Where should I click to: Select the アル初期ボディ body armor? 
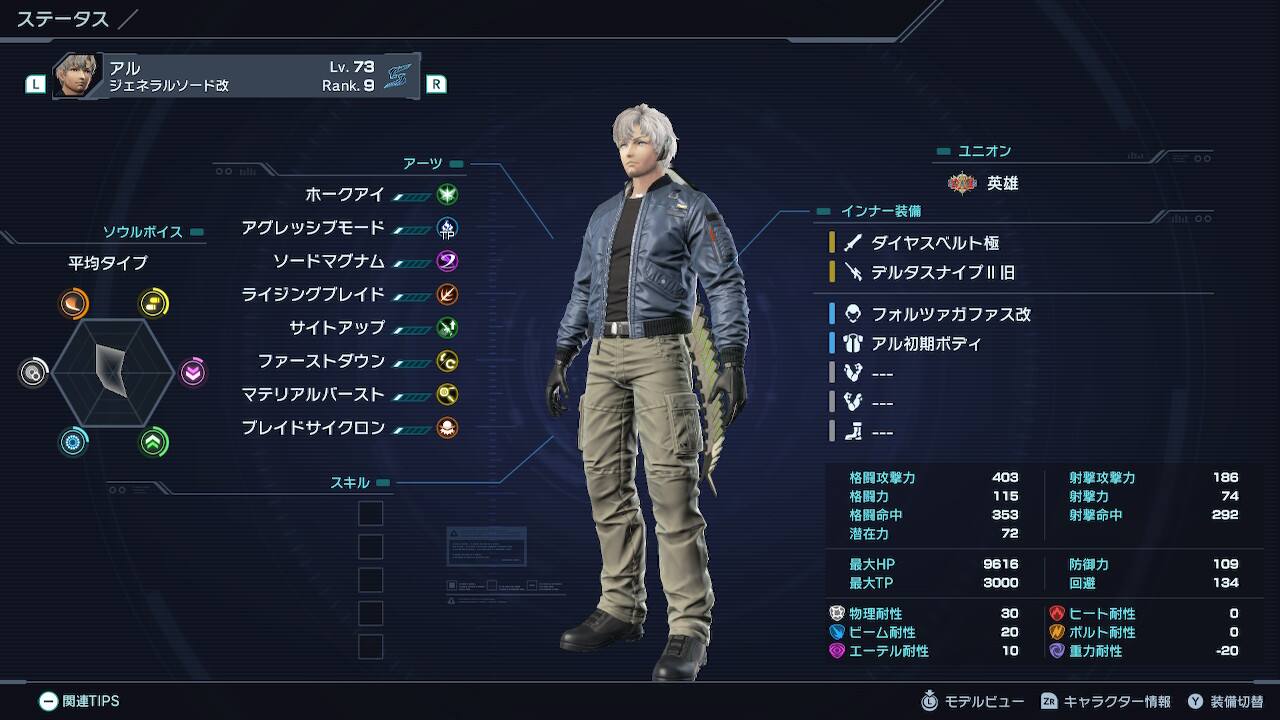926,343
